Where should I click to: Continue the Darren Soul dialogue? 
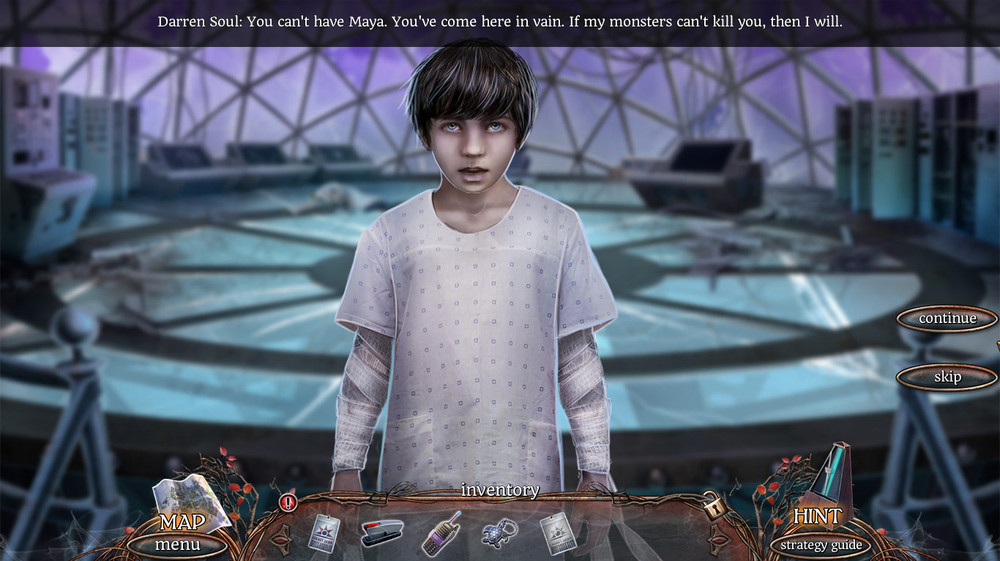click(x=947, y=319)
